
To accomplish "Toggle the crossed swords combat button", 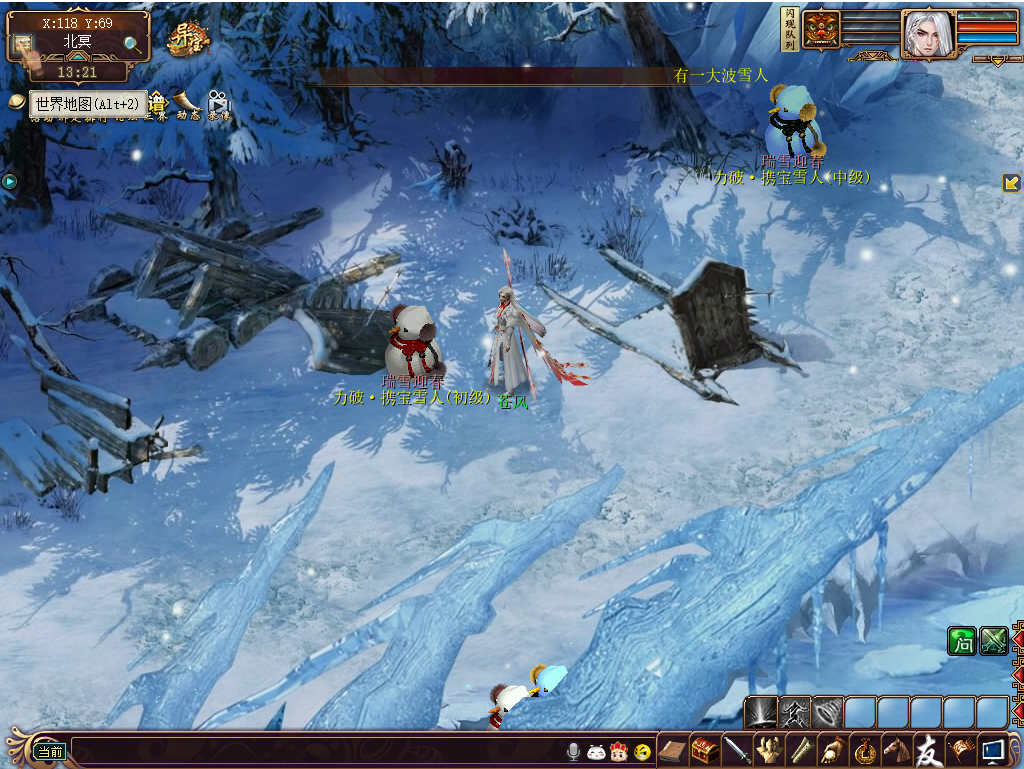I will (x=993, y=641).
